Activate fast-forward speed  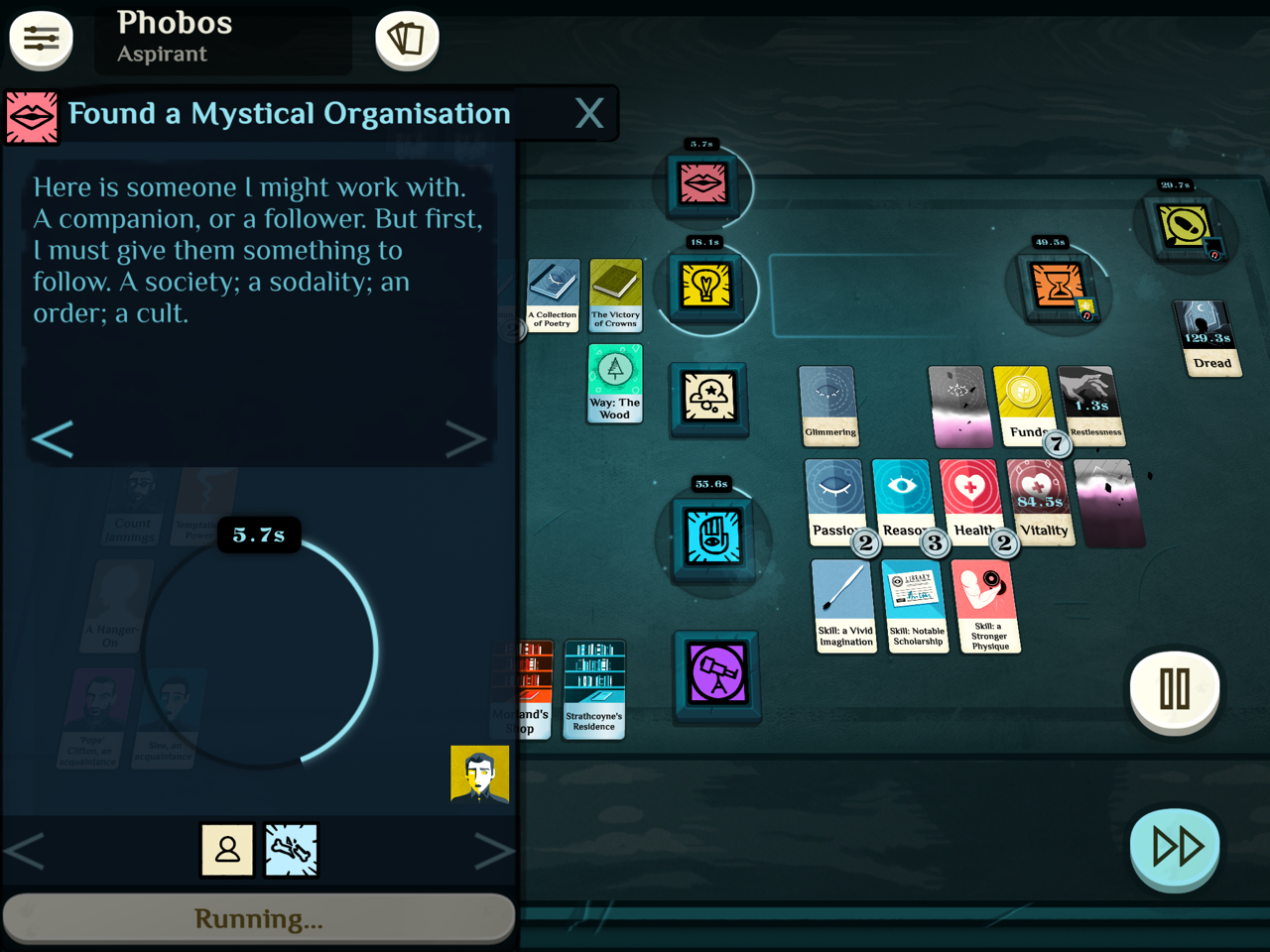point(1176,847)
